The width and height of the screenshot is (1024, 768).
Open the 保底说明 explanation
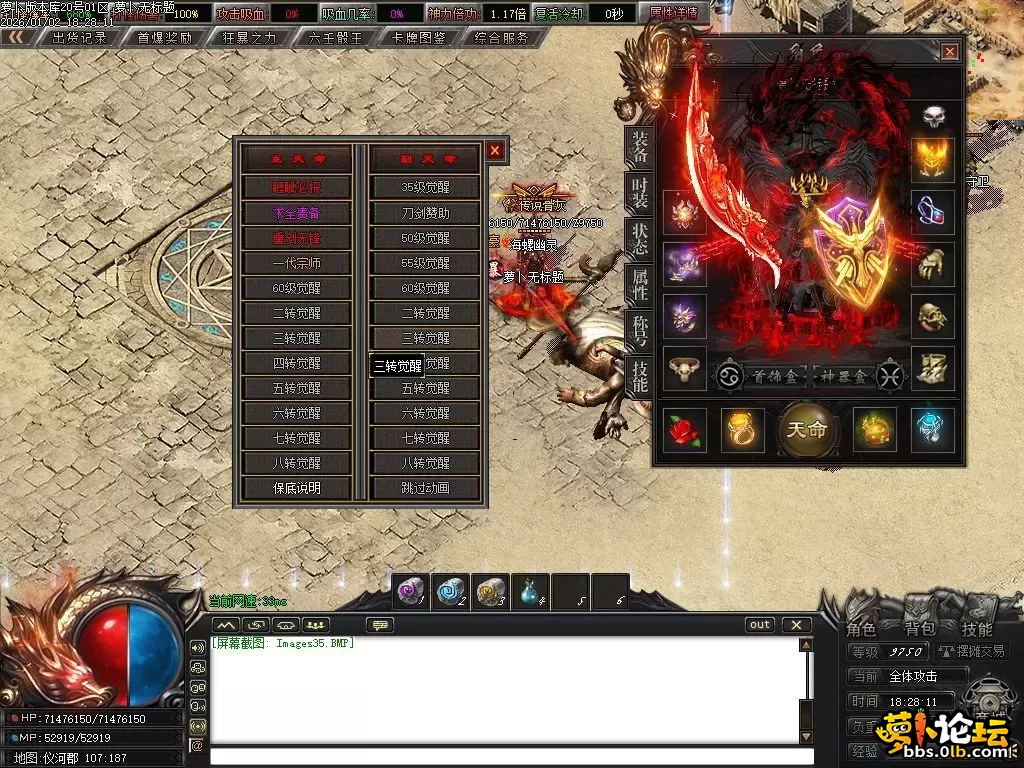(x=297, y=488)
